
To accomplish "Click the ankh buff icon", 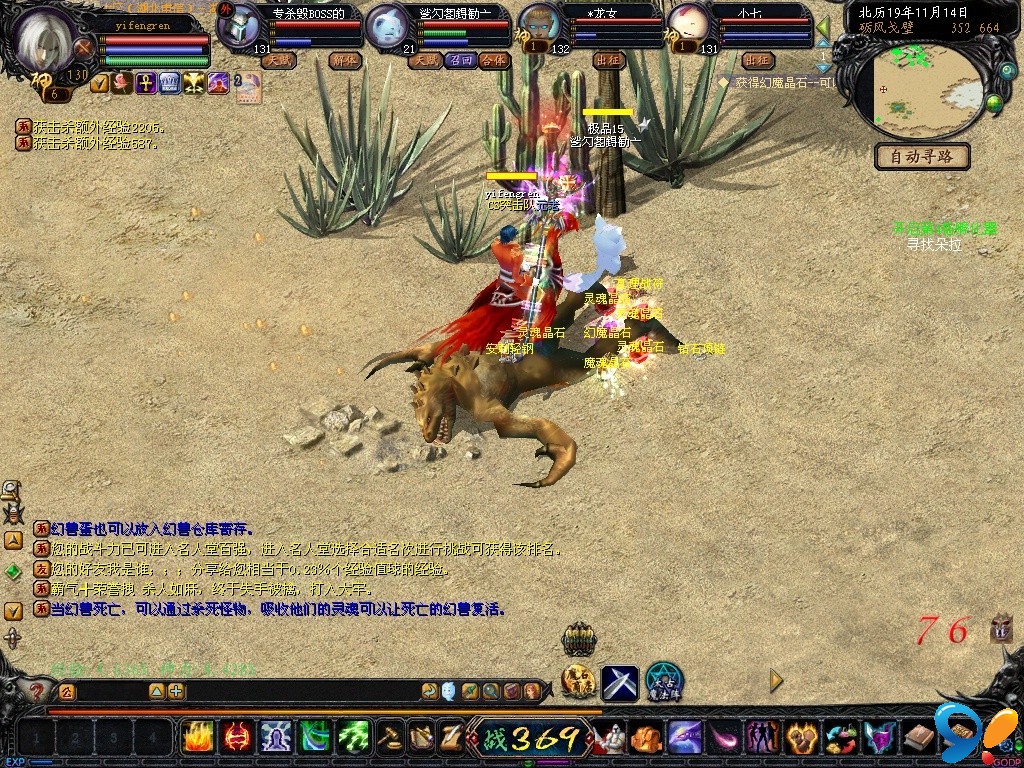I will [x=145, y=83].
